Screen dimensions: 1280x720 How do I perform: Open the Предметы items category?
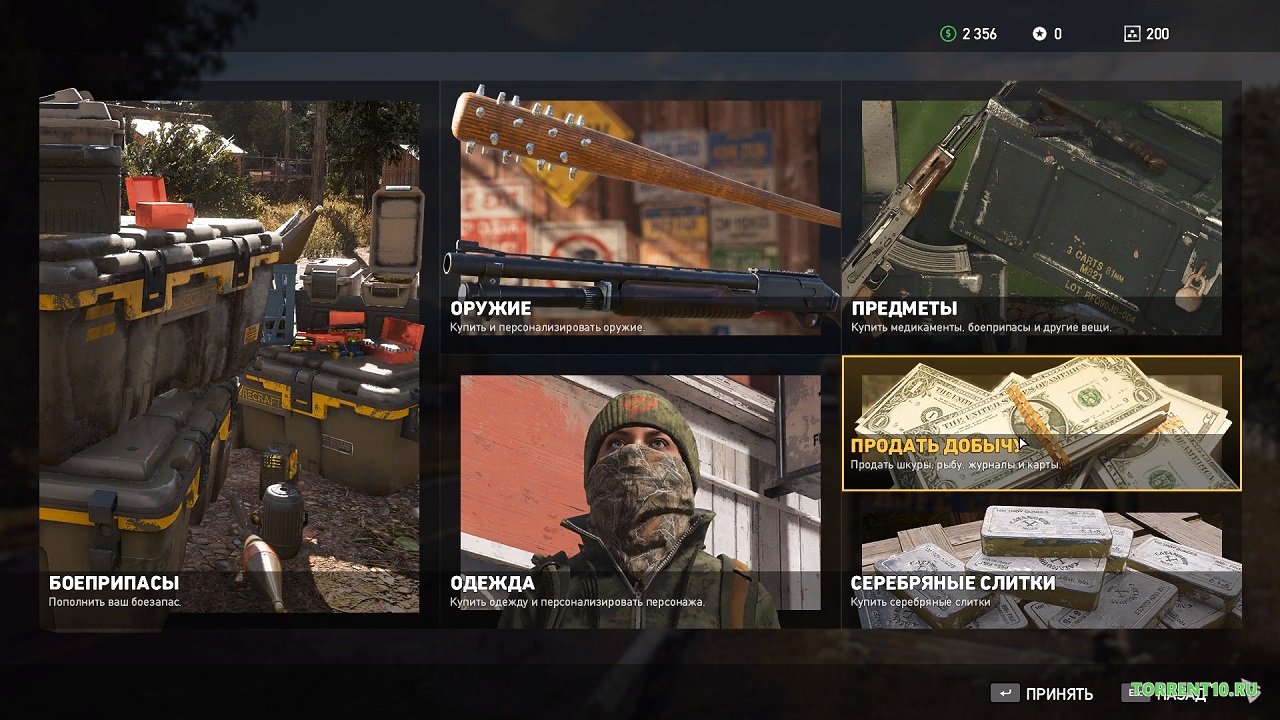pos(1041,217)
